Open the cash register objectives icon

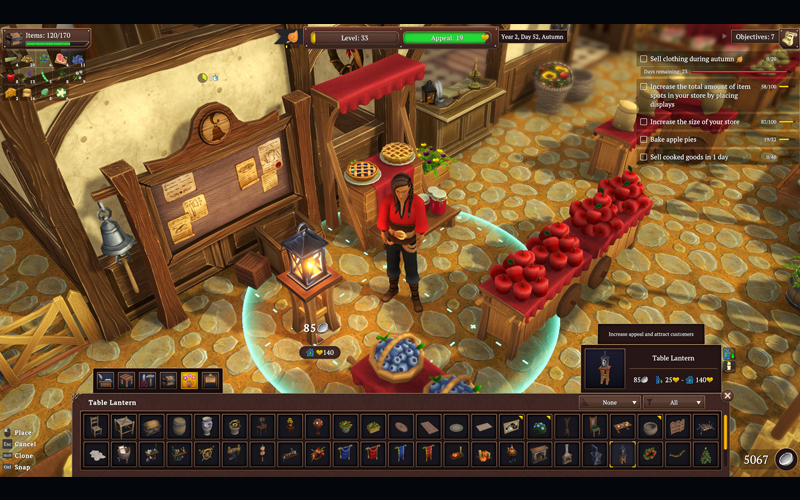click(x=789, y=38)
